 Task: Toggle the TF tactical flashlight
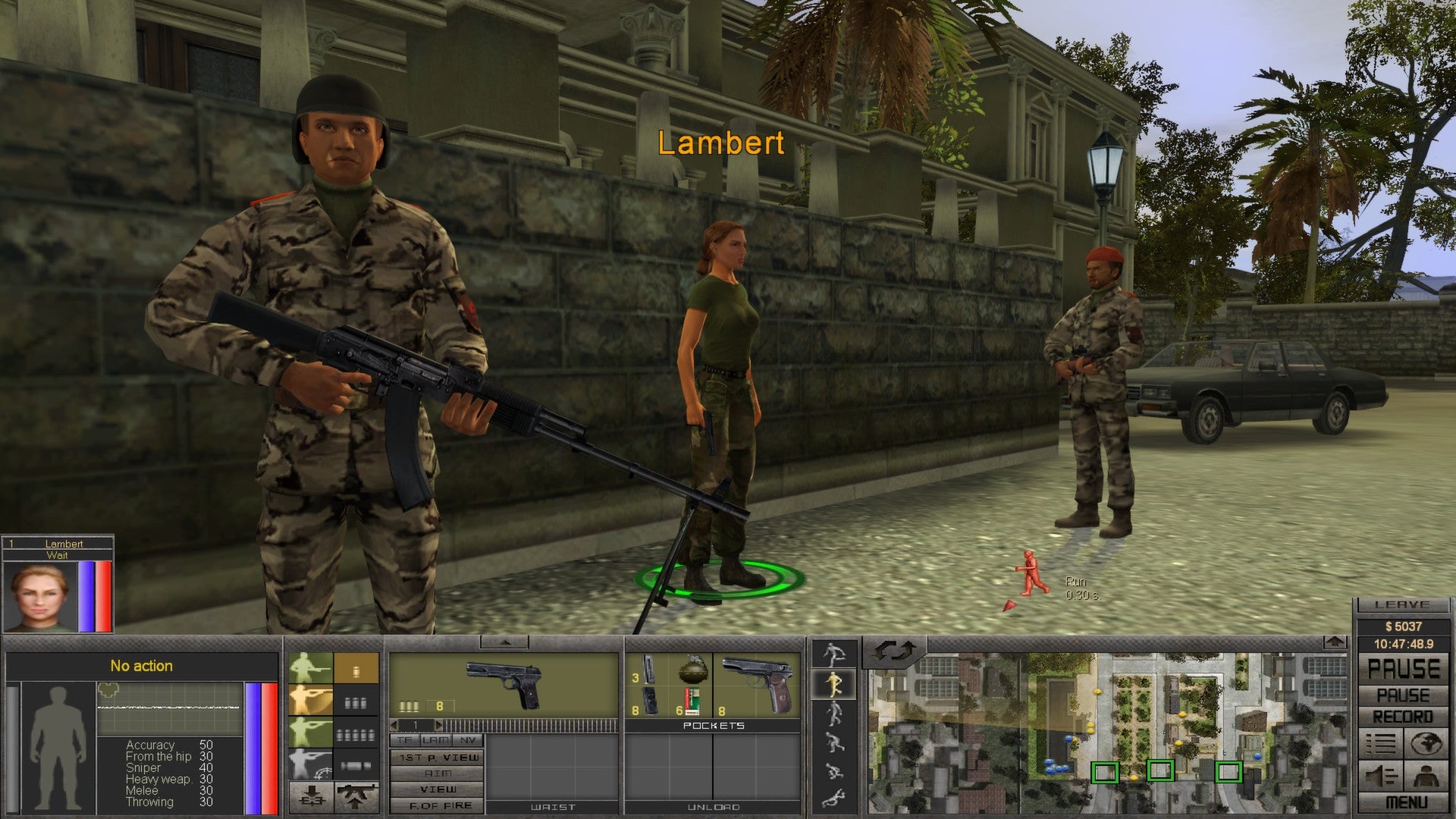(406, 740)
